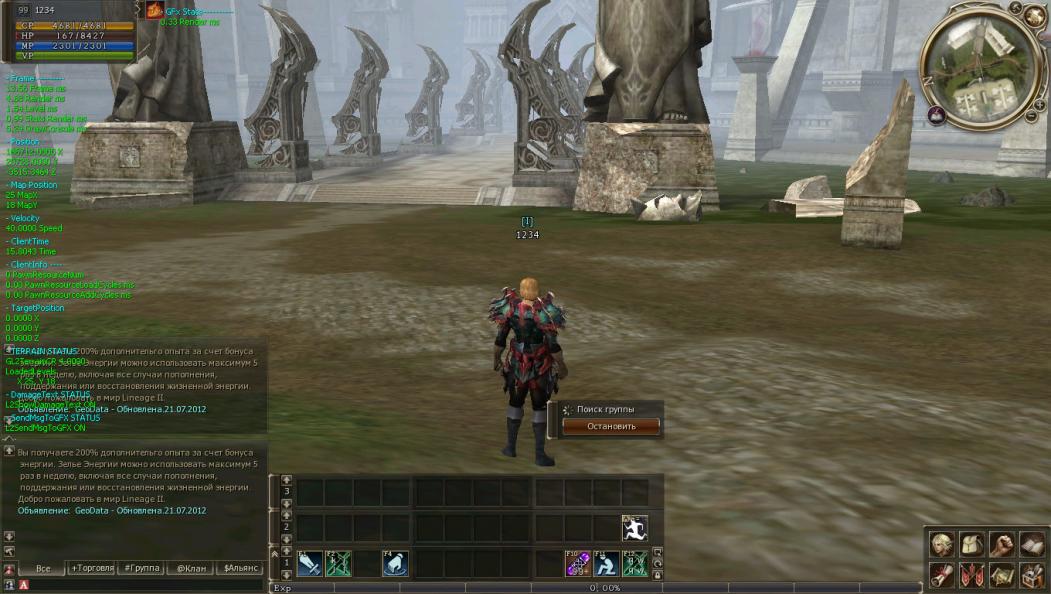The image size is (1051, 594).
Task: Open the character portrait menu icon
Action: (x=941, y=544)
